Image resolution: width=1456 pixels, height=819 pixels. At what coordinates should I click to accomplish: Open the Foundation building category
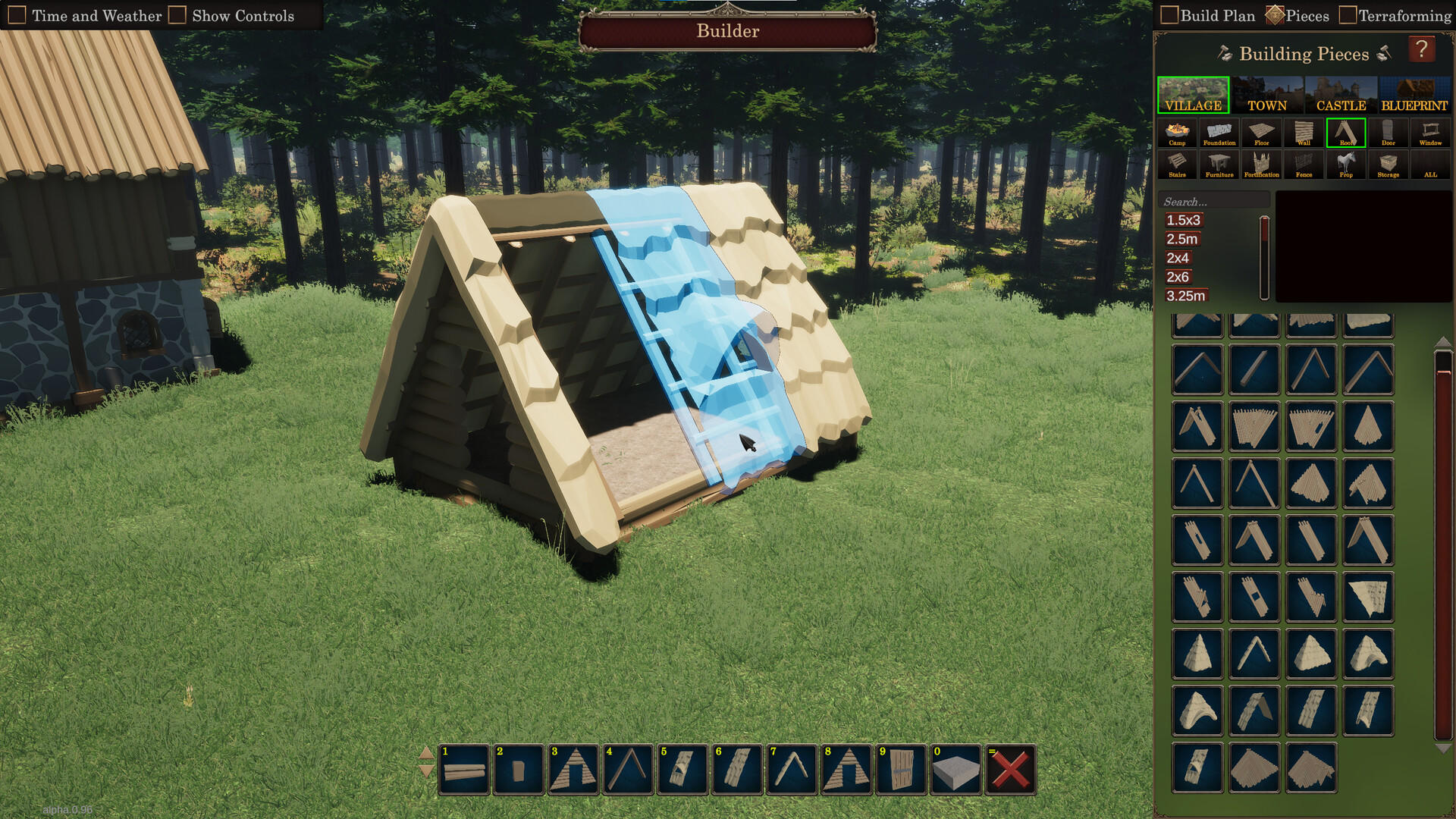click(1220, 133)
